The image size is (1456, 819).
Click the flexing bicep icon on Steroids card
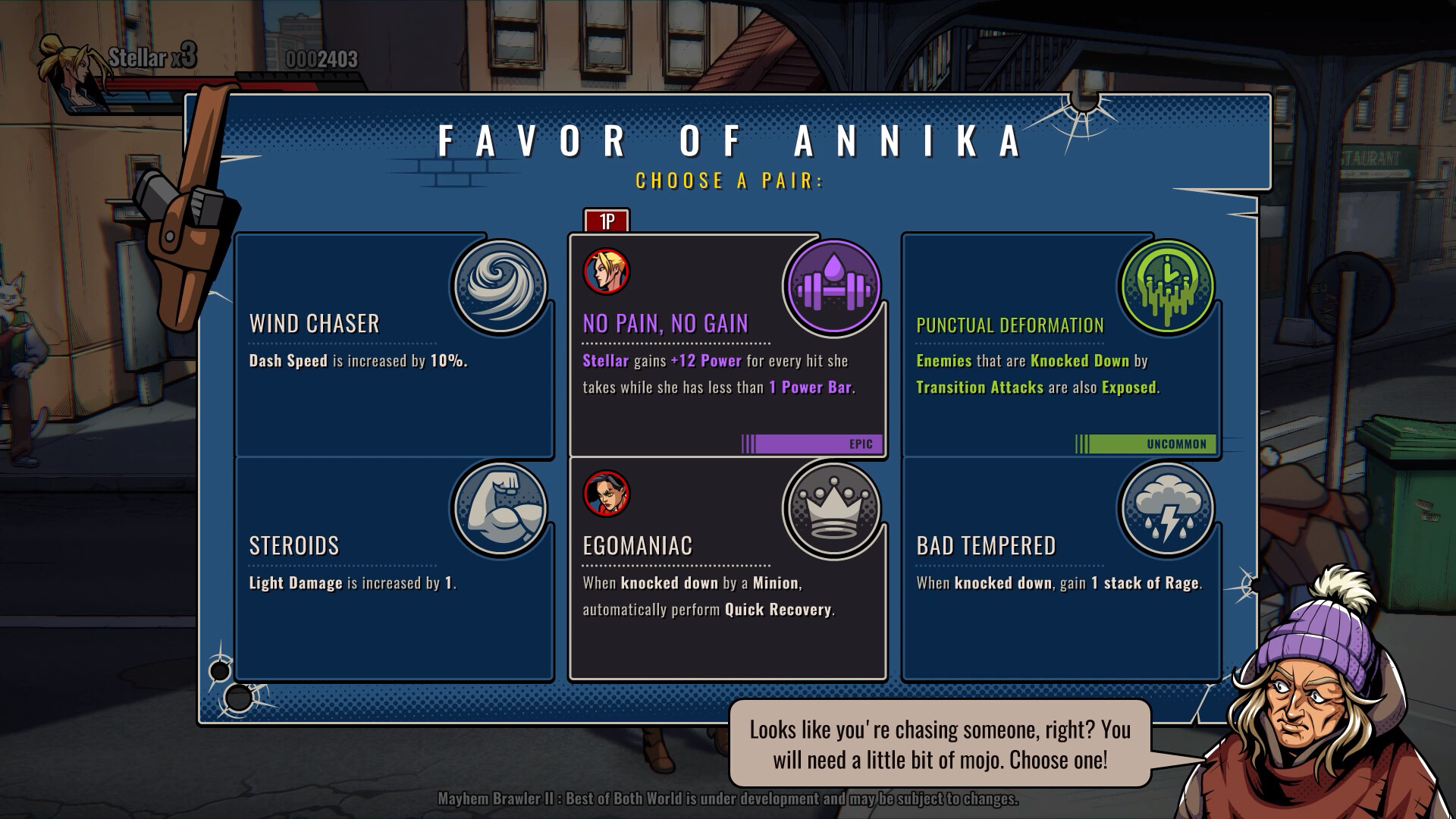coord(499,508)
